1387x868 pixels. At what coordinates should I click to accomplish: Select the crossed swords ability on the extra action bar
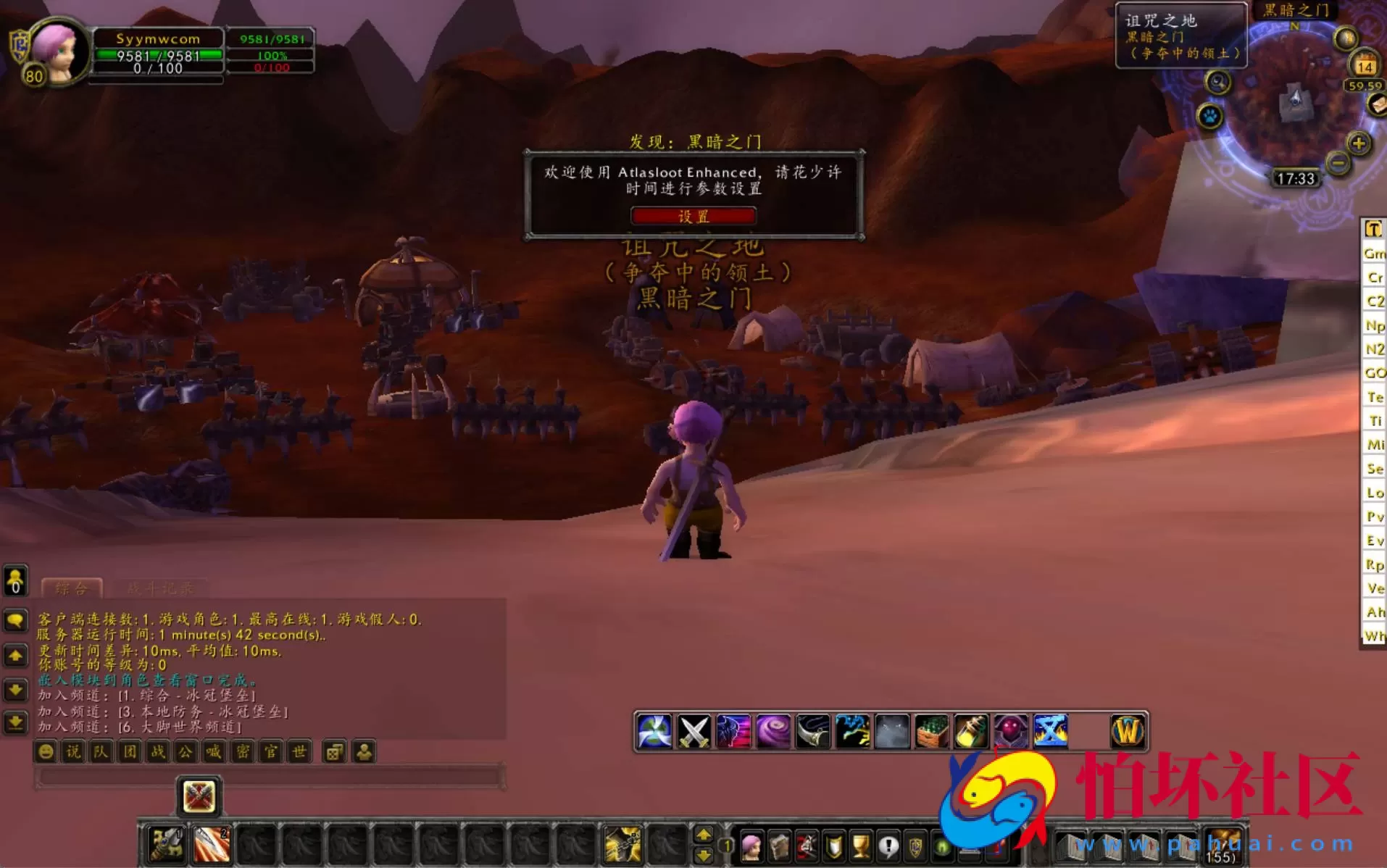tap(693, 730)
